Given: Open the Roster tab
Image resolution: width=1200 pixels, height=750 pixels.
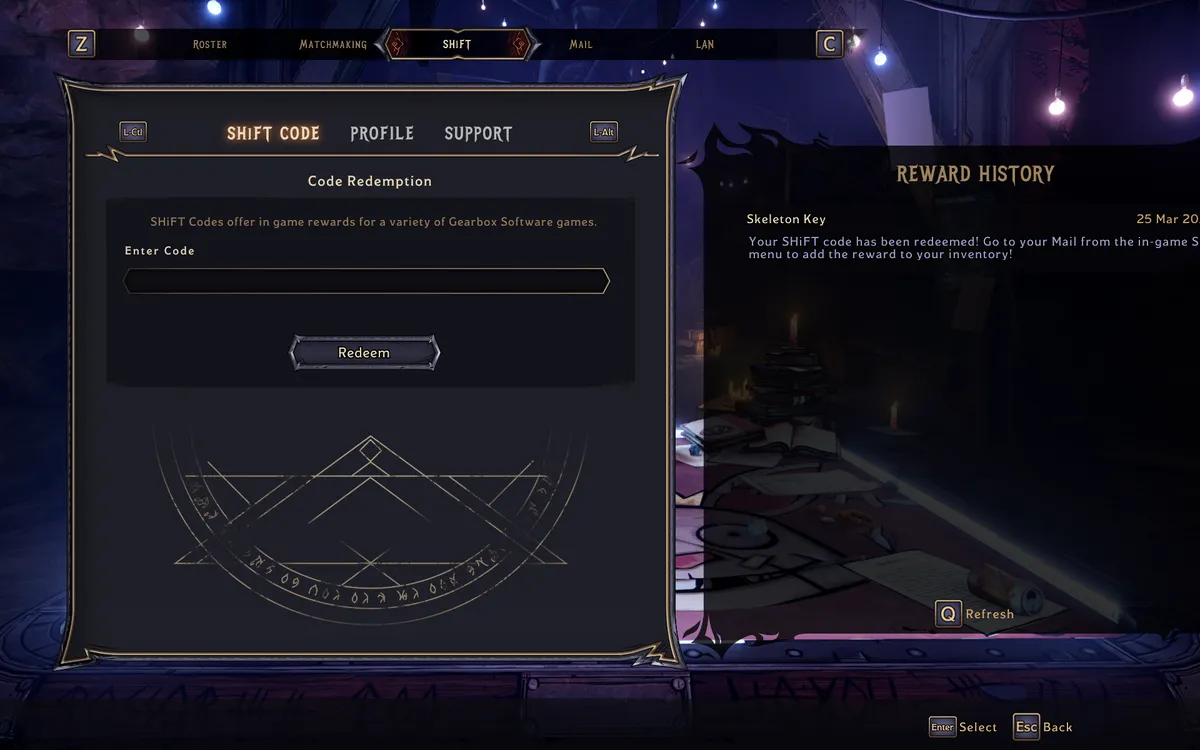Looking at the screenshot, I should pos(210,45).
